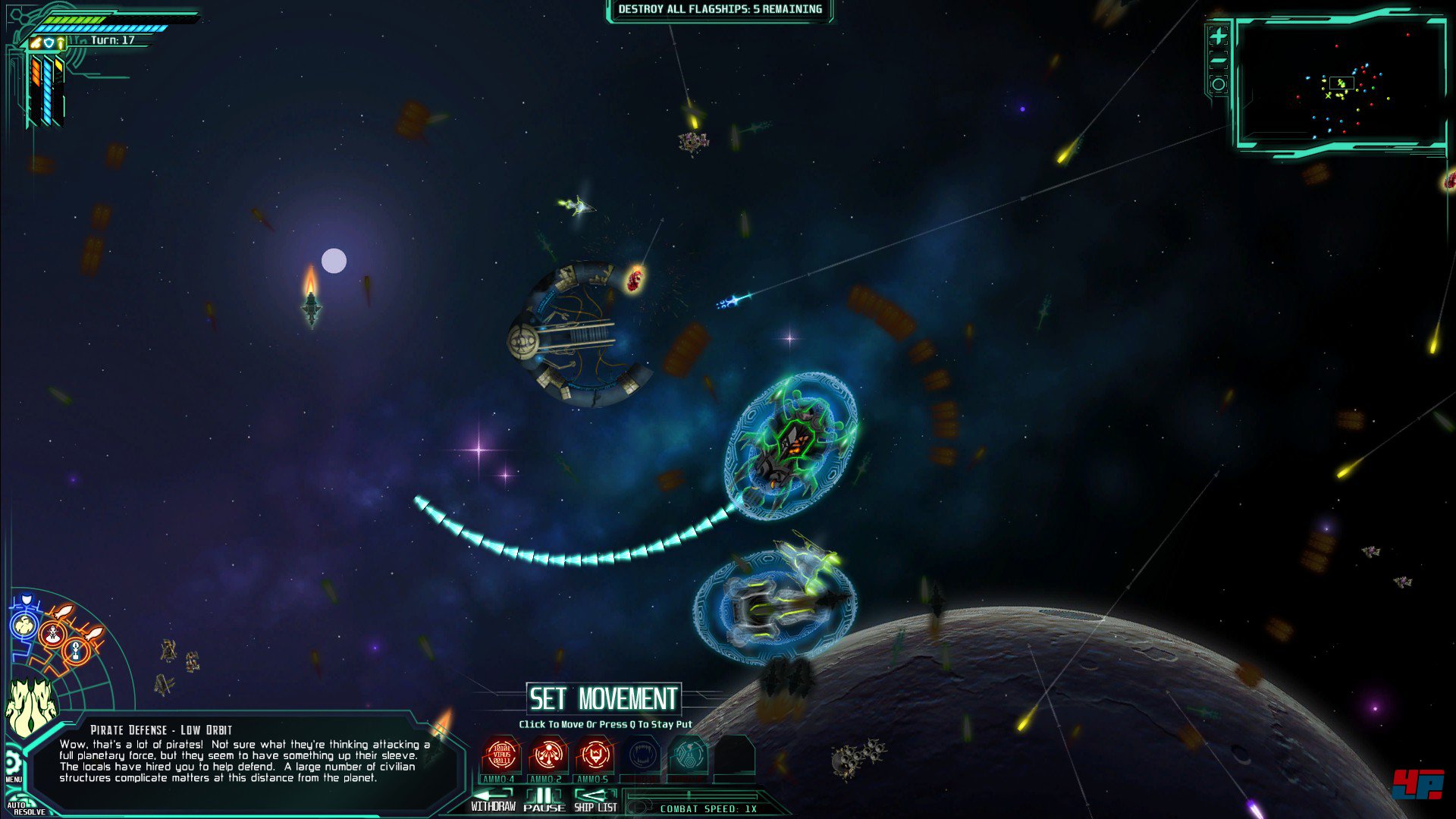Choose Auto Resolve for this battle

23,808
